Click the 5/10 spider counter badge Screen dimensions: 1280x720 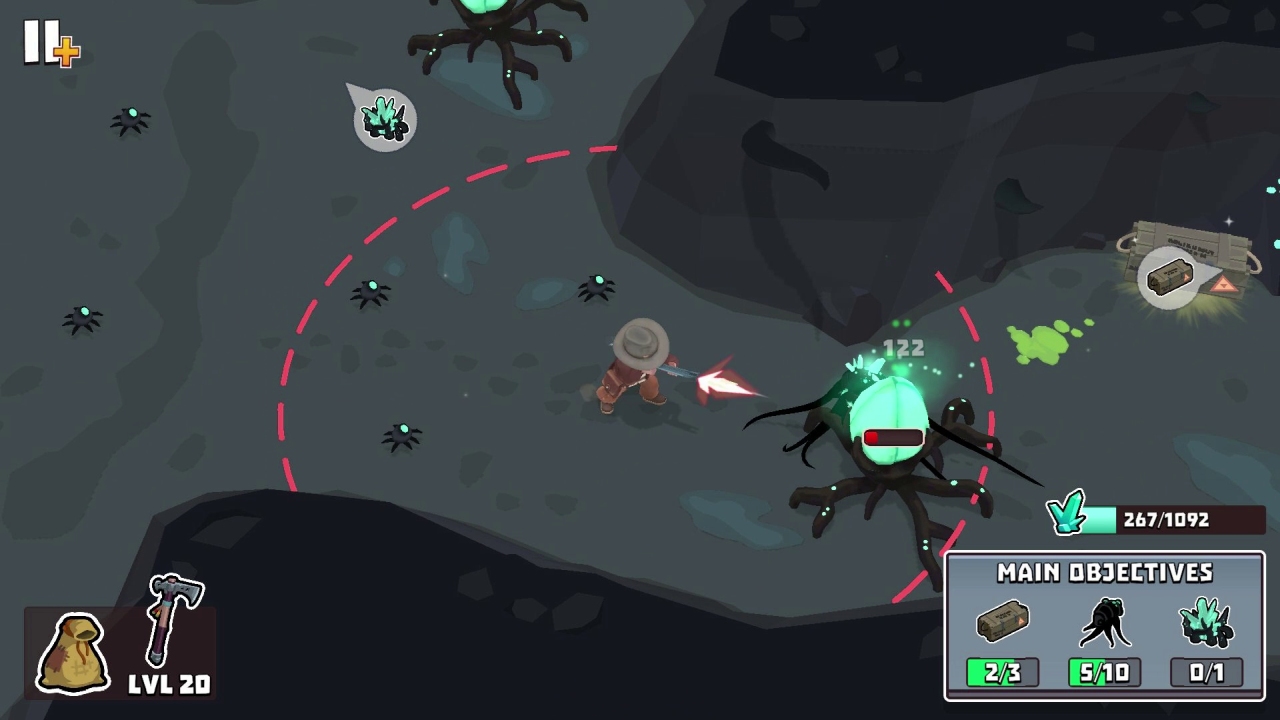pyautogui.click(x=1104, y=672)
